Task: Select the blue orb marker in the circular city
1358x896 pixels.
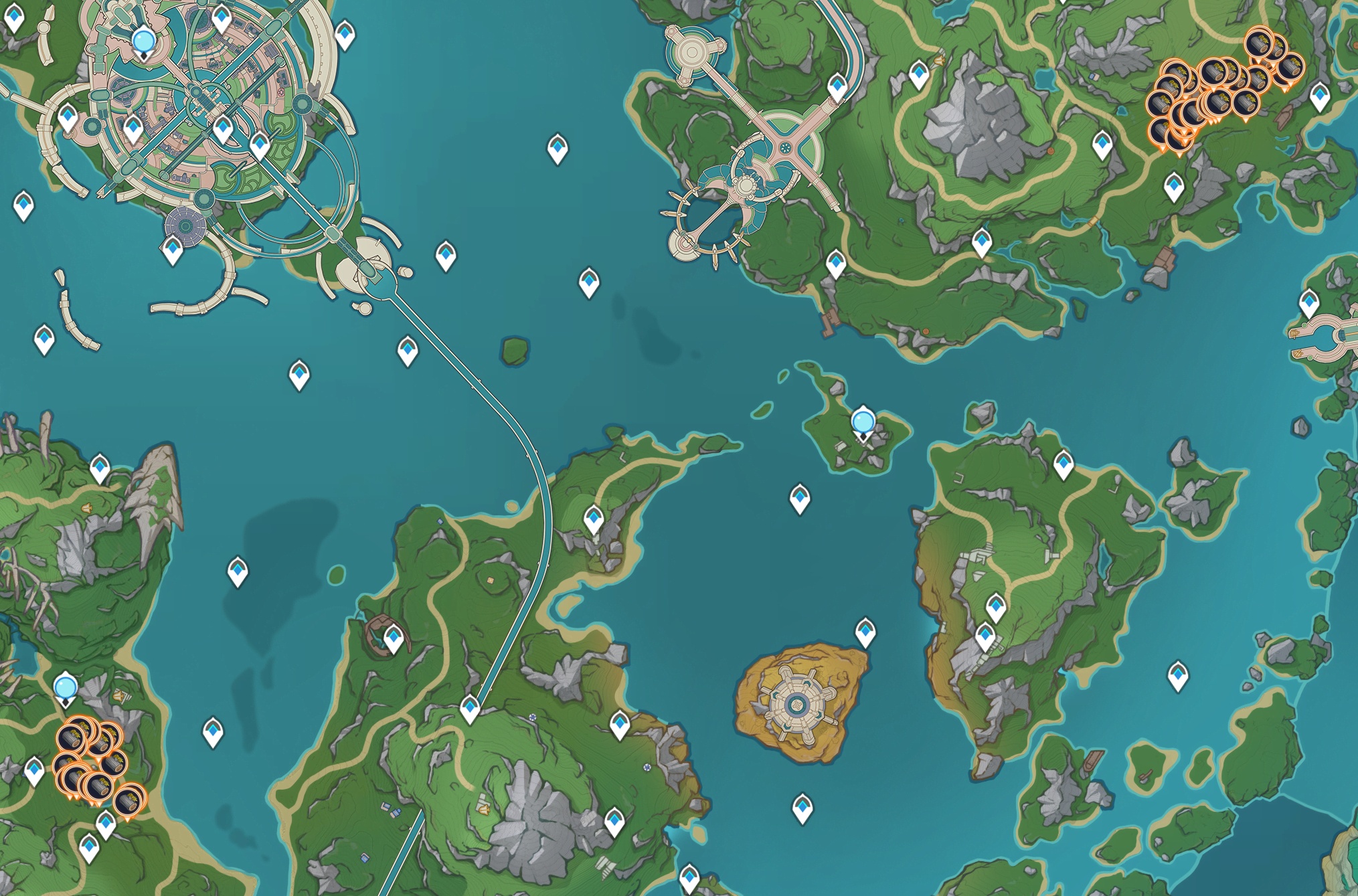Action: [144, 41]
